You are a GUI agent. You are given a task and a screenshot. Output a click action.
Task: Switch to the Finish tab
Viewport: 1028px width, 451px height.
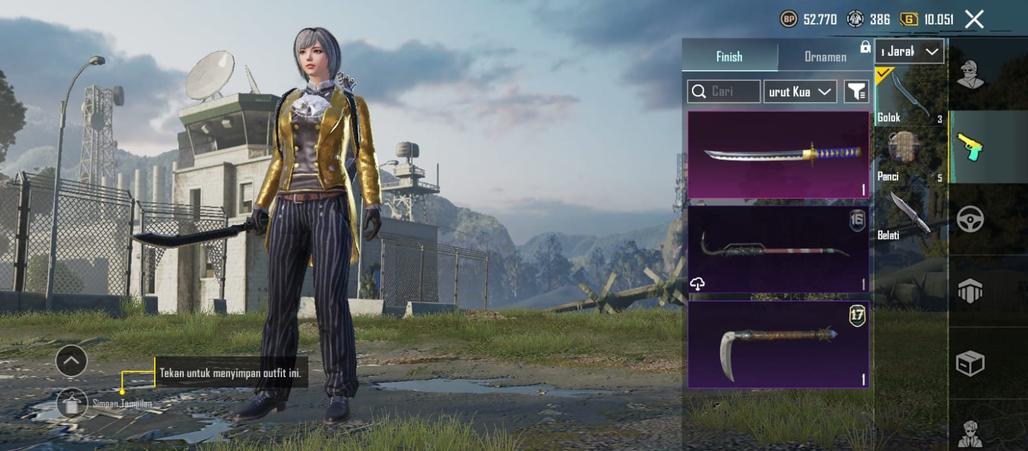click(729, 57)
